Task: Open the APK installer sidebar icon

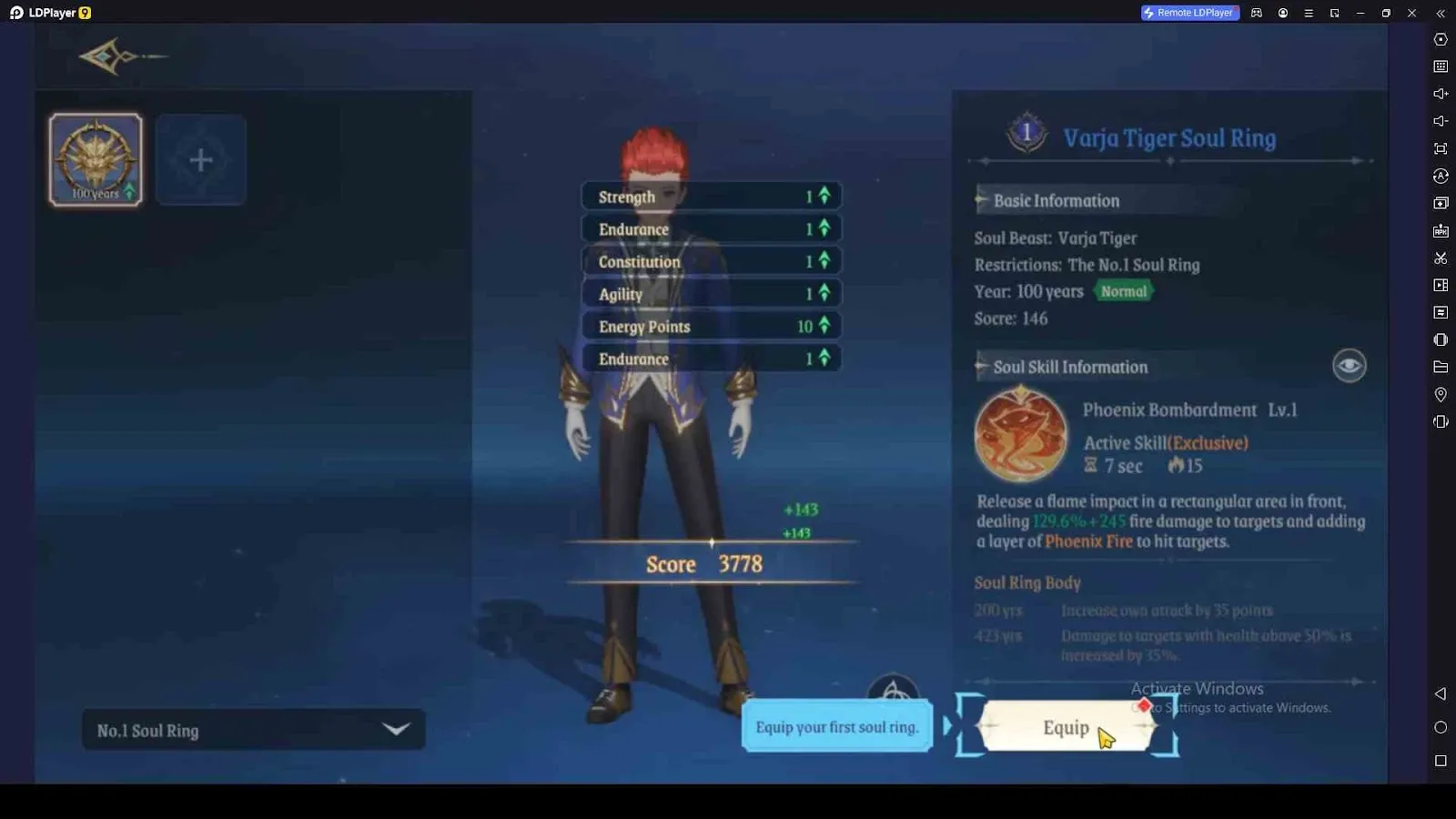Action: 1441,230
